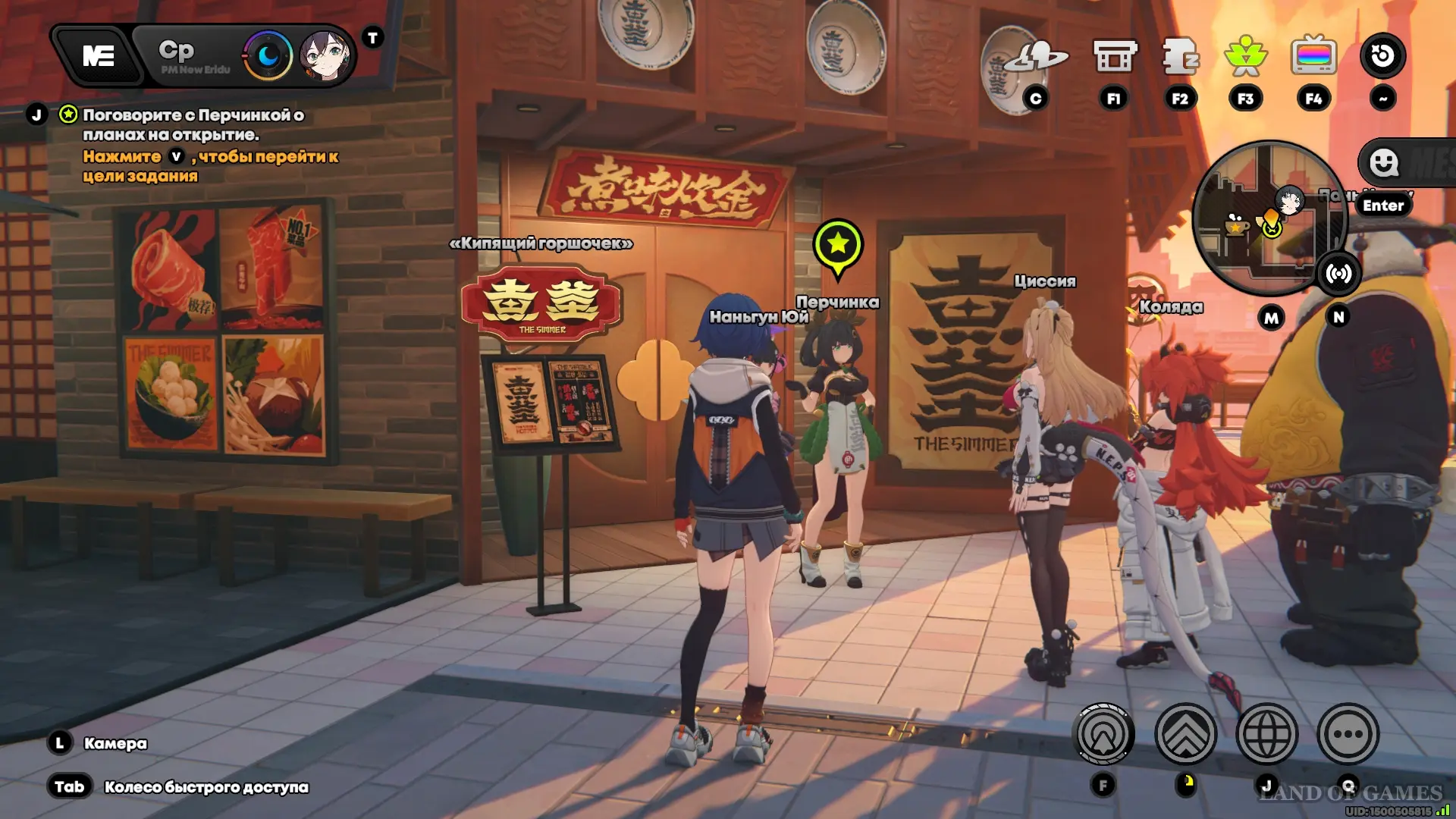This screenshot has width=1456, height=819.
Task: Click the double chevron sprint button
Action: point(1185,734)
